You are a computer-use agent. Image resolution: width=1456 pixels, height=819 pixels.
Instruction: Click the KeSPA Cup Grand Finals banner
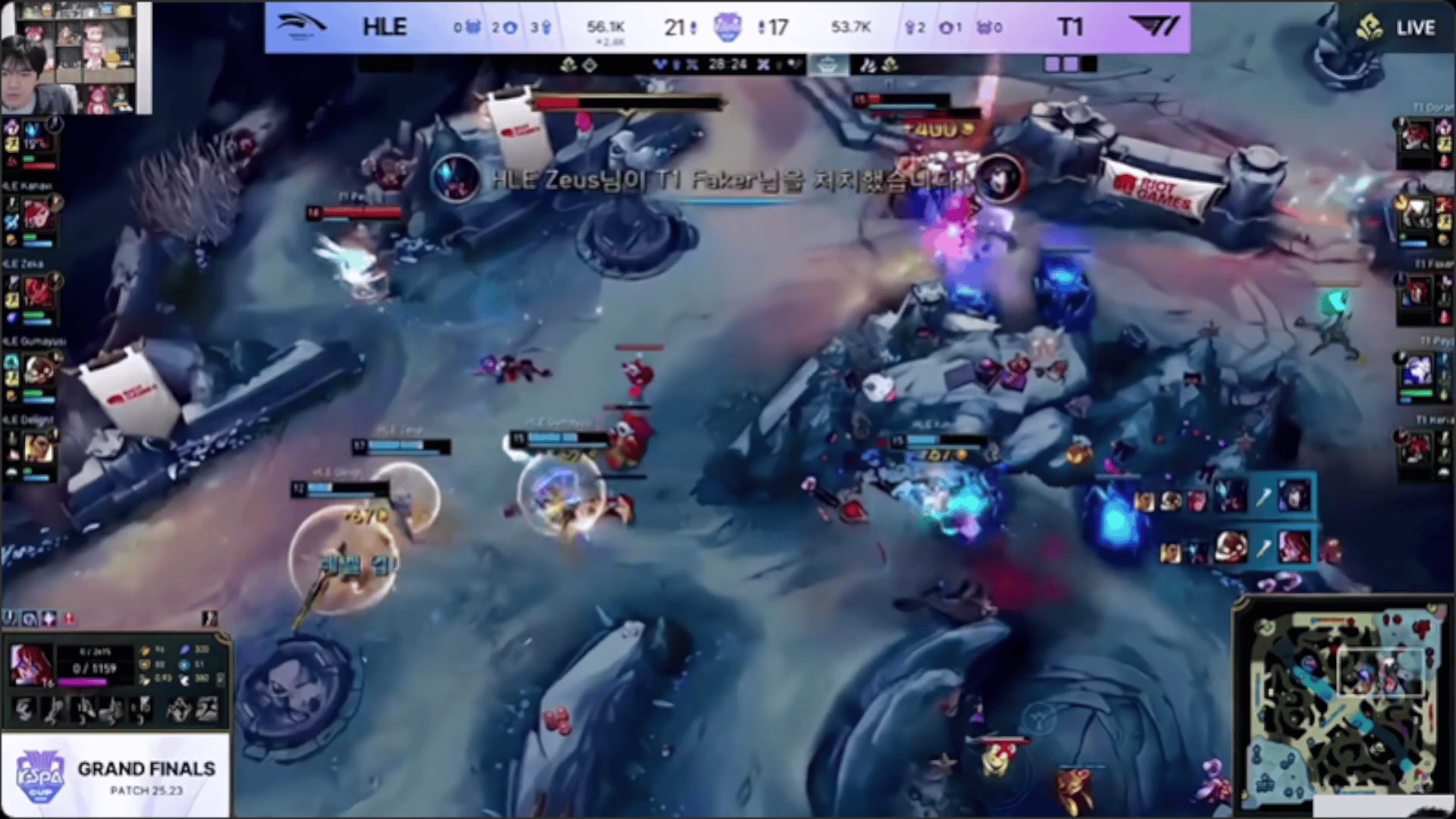click(x=115, y=775)
